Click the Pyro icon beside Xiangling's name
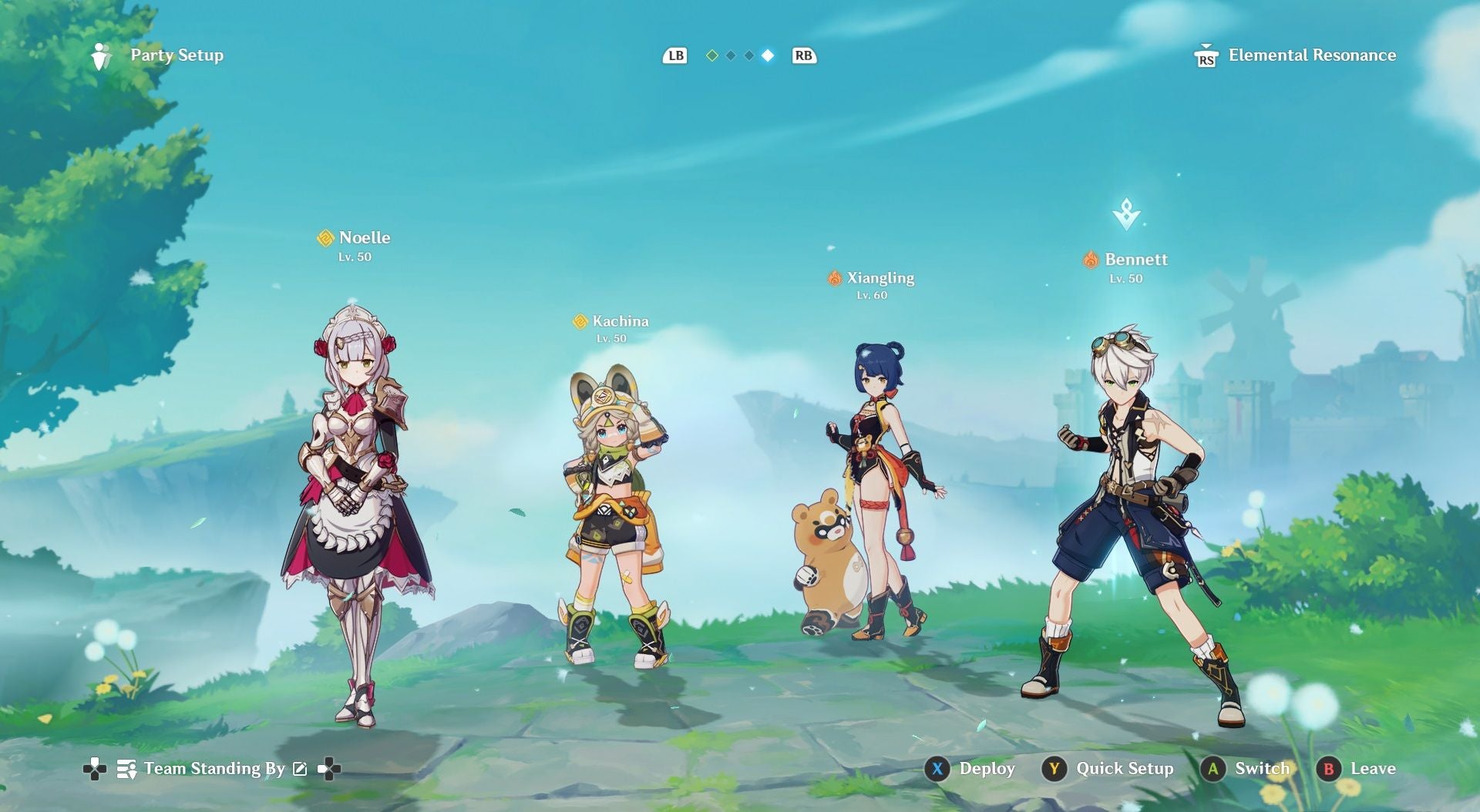 pos(835,278)
